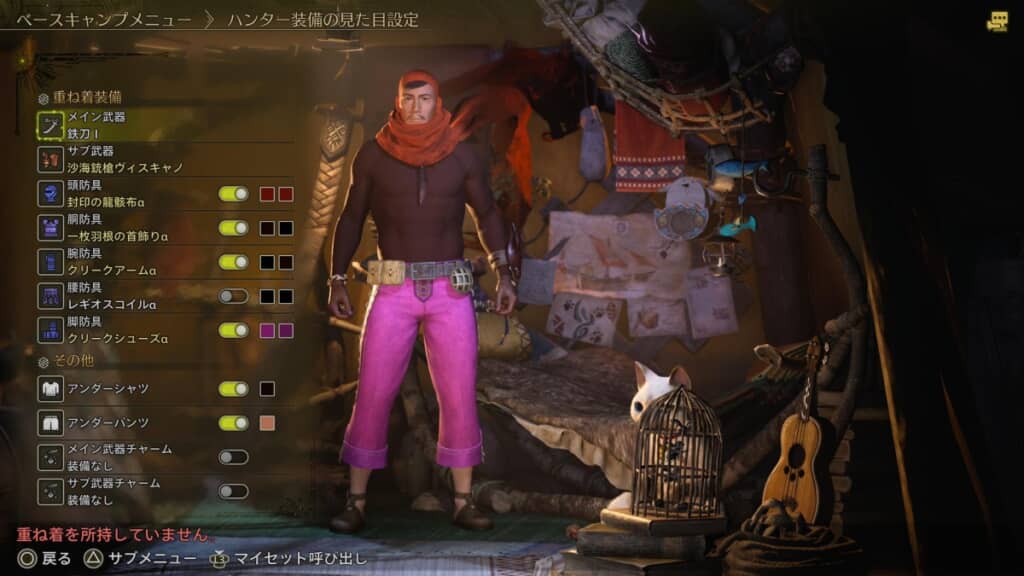Switch off the leg armor toggle
The image size is (1024, 576).
coord(233,330)
